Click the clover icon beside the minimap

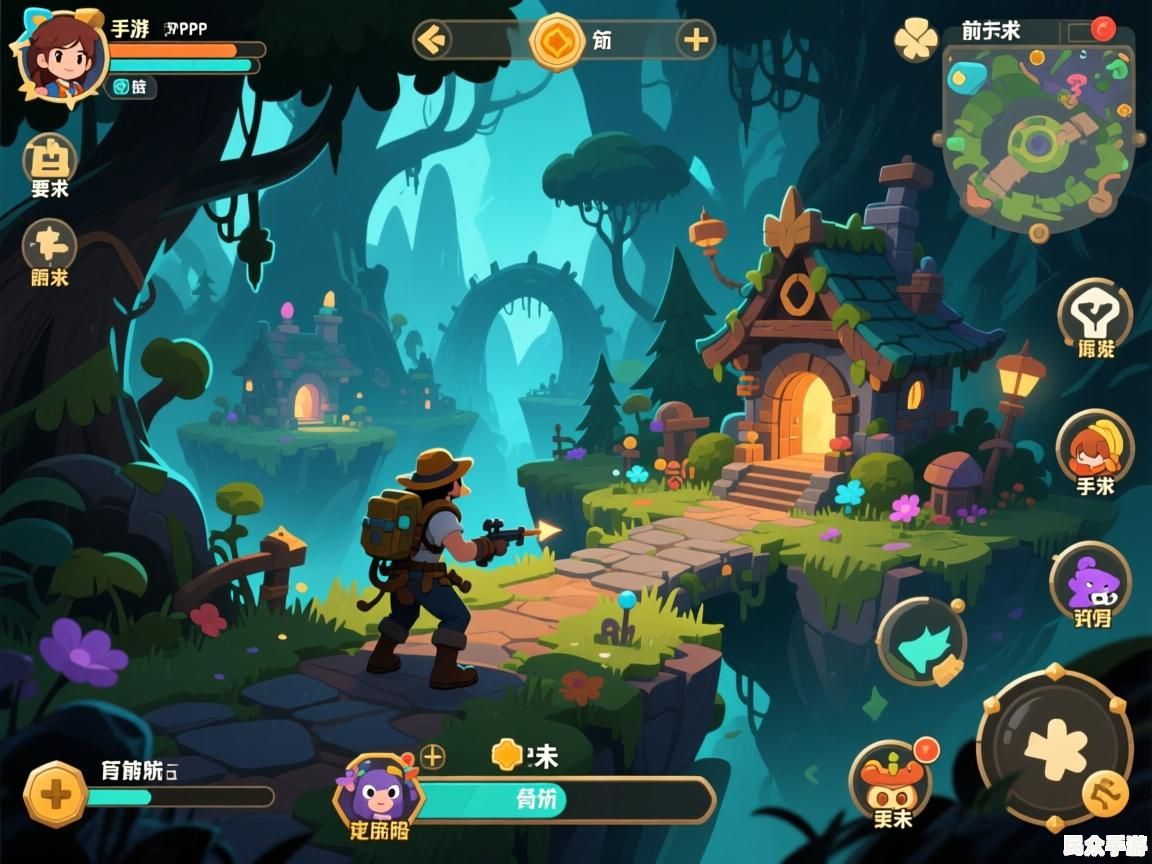915,39
